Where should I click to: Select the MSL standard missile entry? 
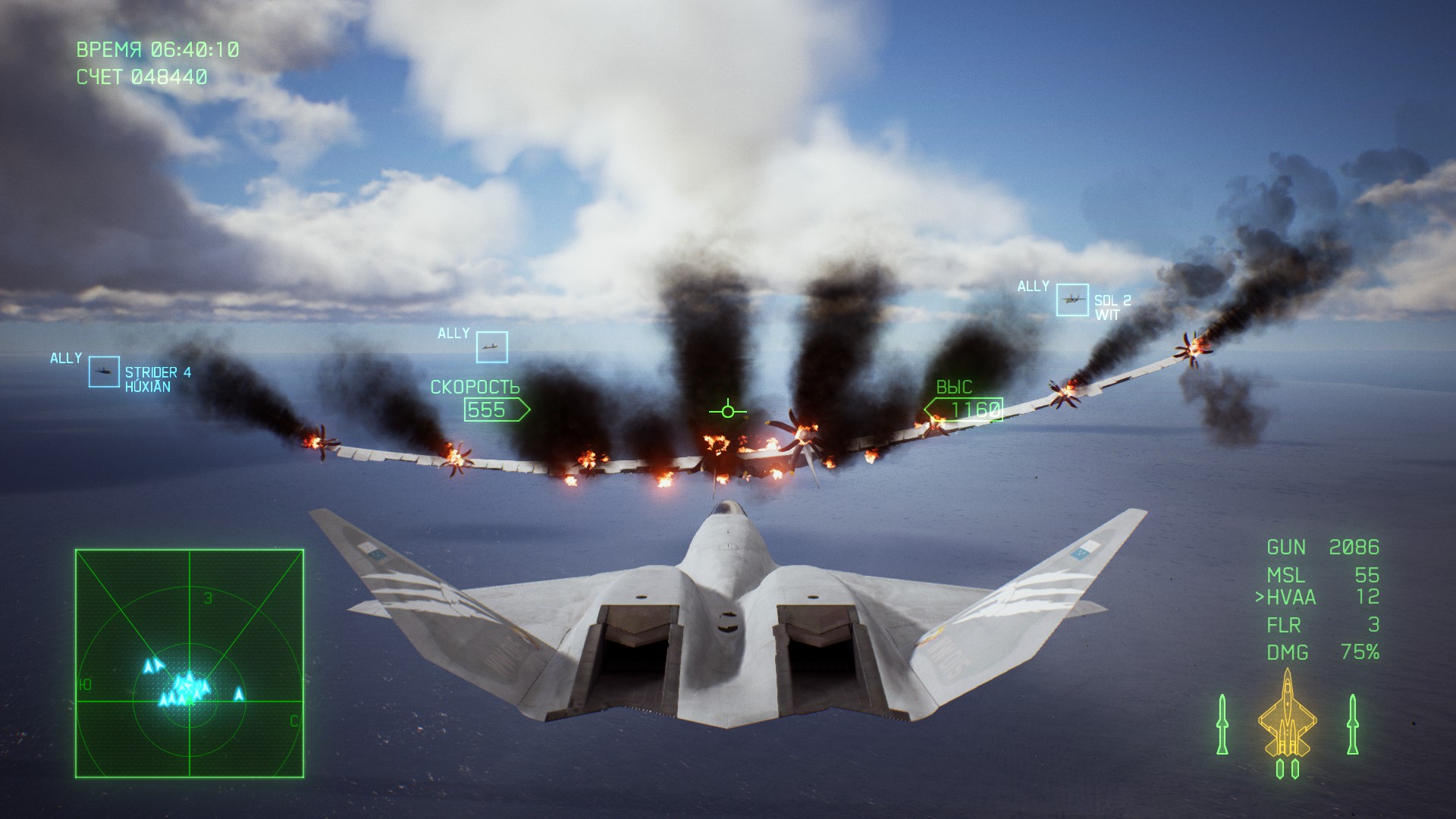pyautogui.click(x=1321, y=575)
